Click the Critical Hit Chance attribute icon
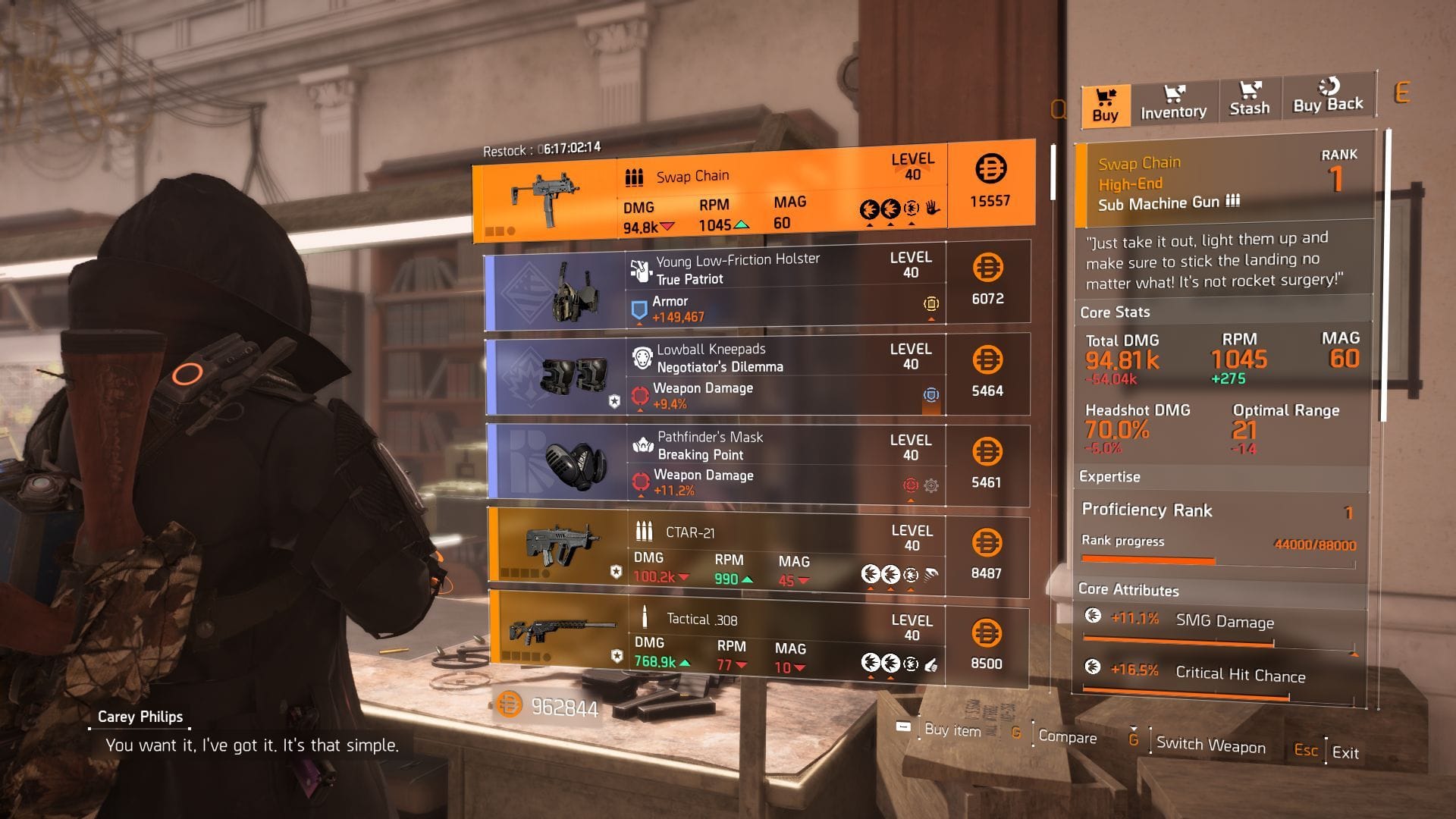 (x=1092, y=670)
